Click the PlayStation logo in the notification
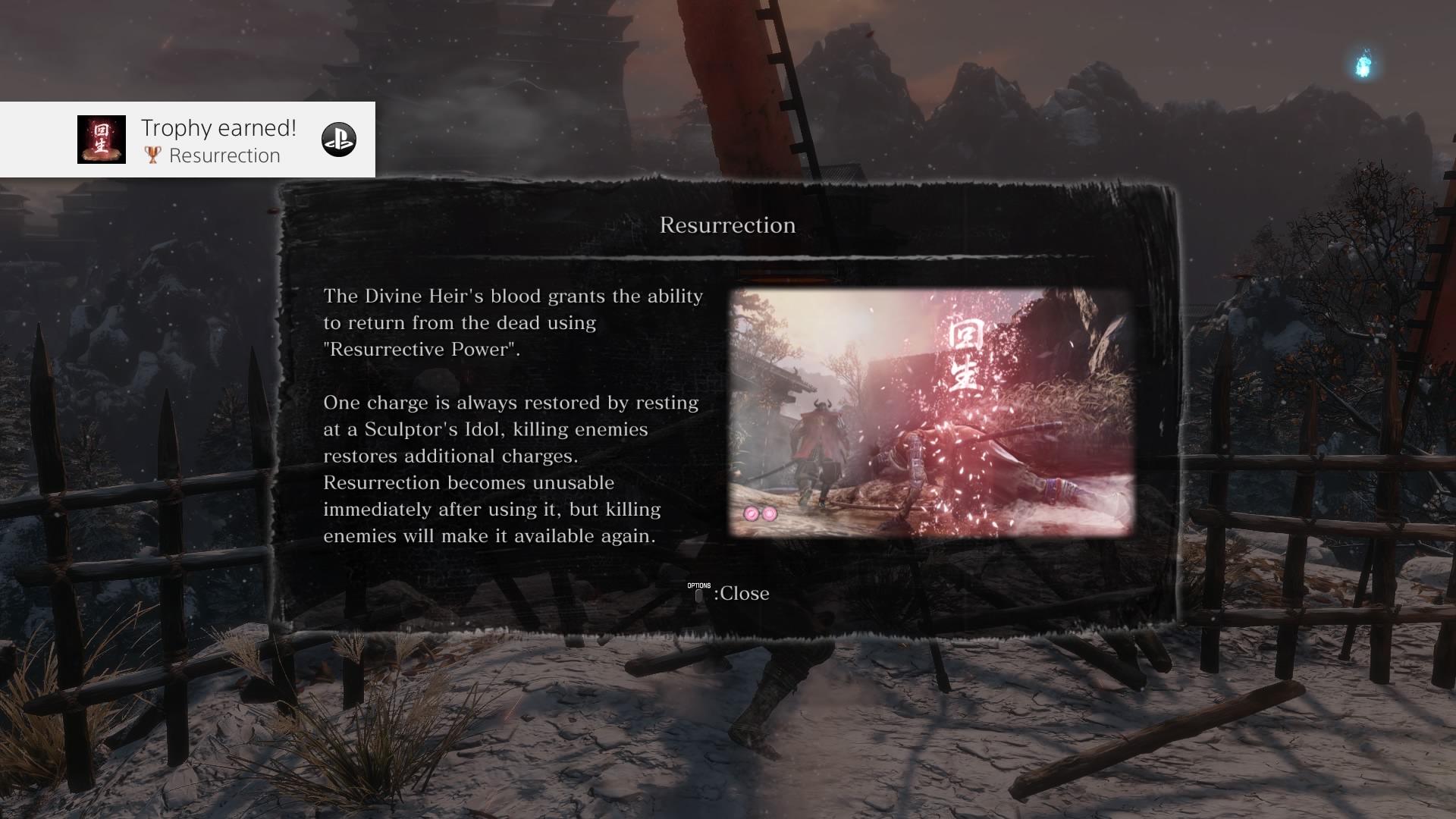This screenshot has width=1456, height=819. coord(339,140)
